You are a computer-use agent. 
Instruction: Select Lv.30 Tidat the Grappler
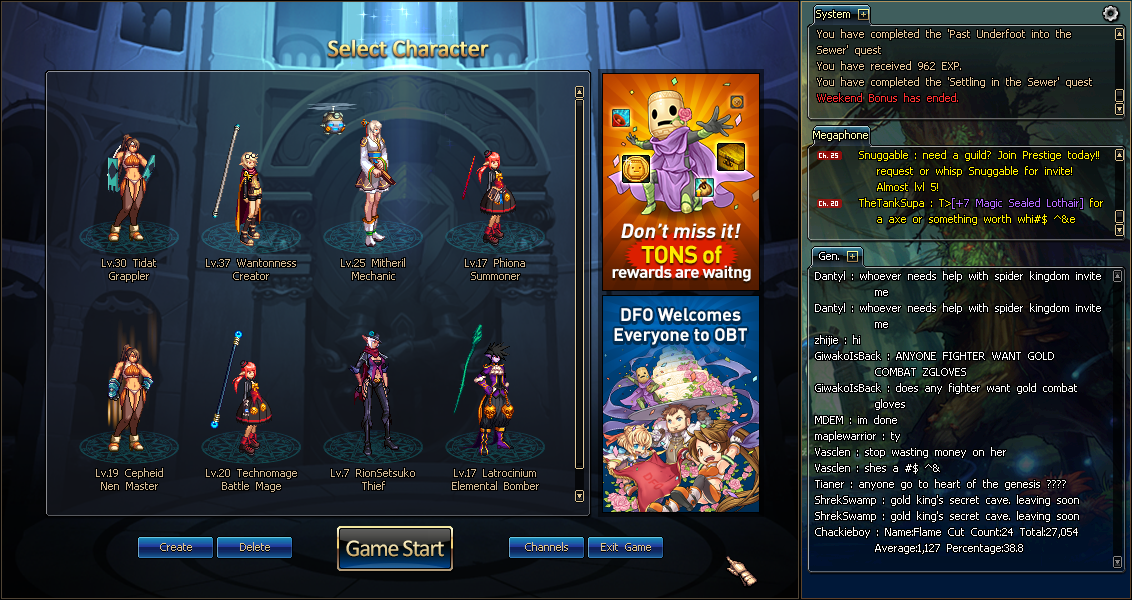coord(129,190)
